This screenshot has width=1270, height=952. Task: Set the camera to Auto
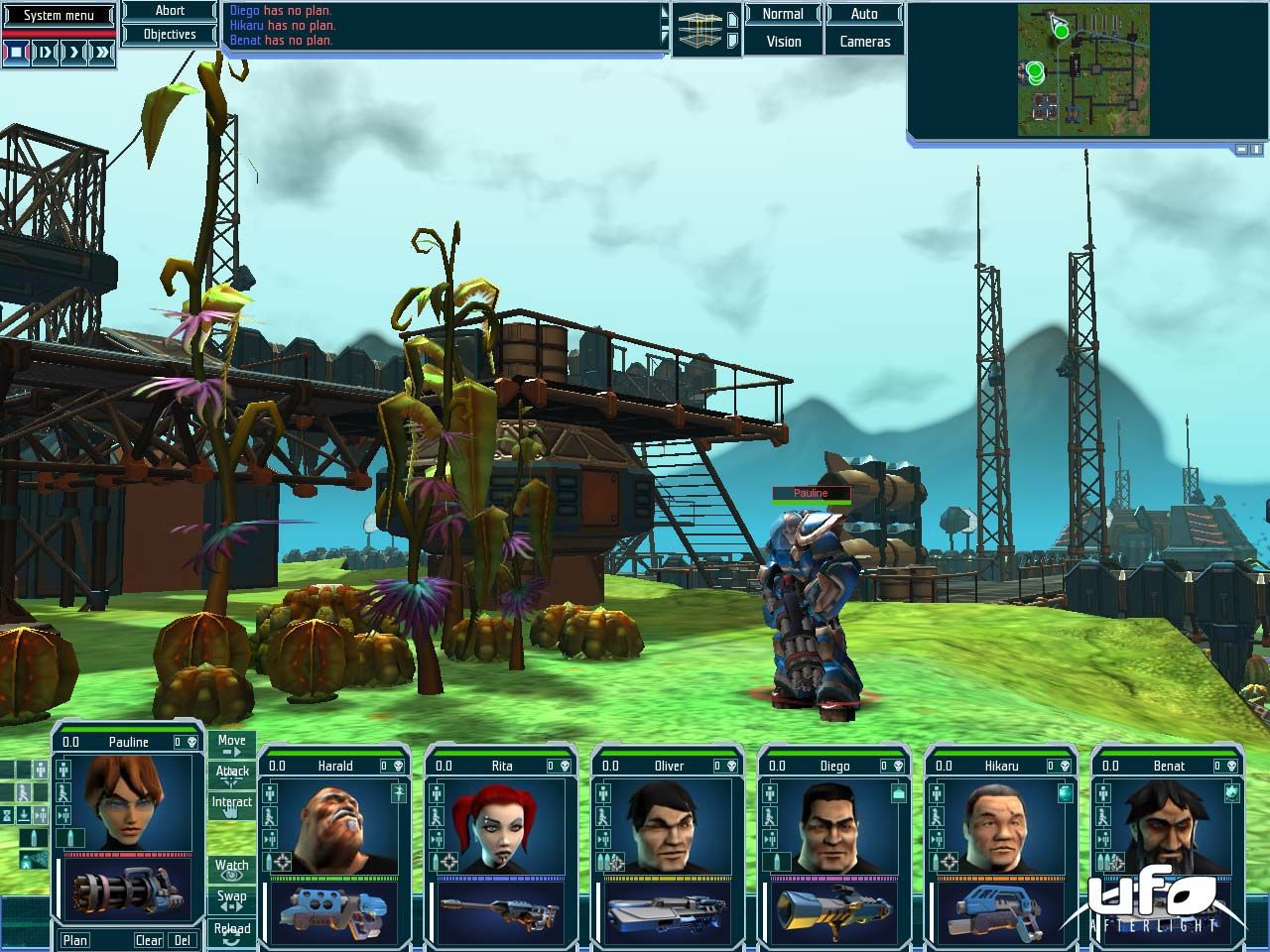point(864,14)
